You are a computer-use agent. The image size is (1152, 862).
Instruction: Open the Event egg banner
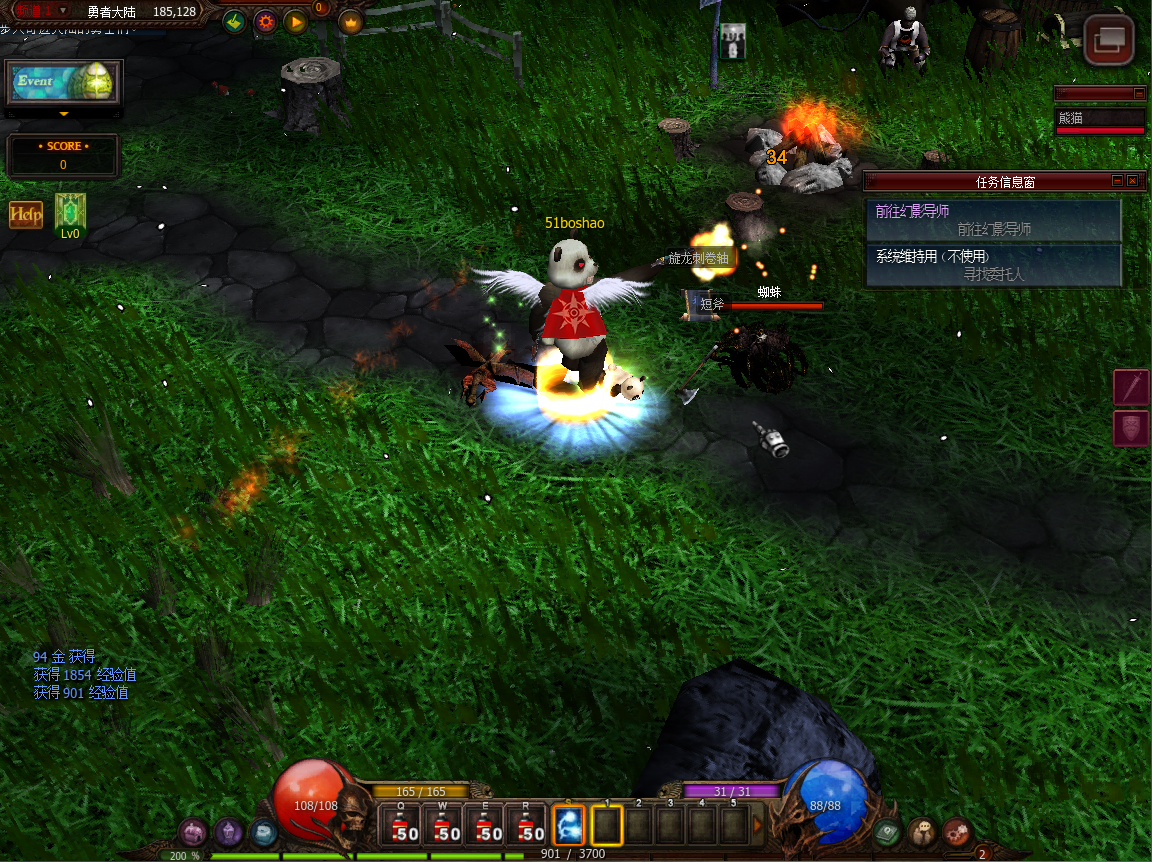click(x=64, y=83)
